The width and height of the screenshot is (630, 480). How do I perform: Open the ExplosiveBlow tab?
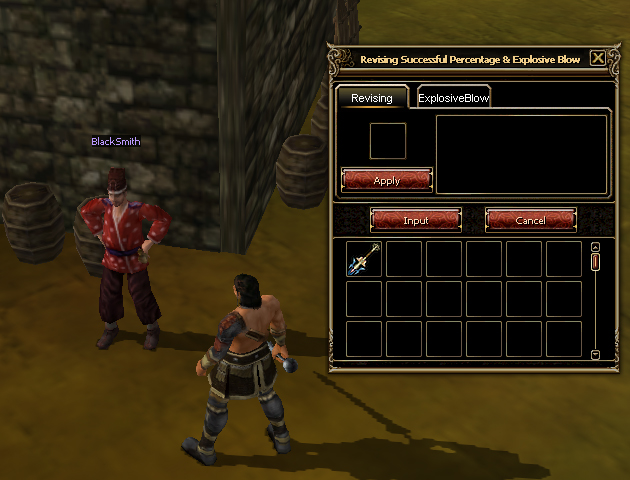click(453, 98)
